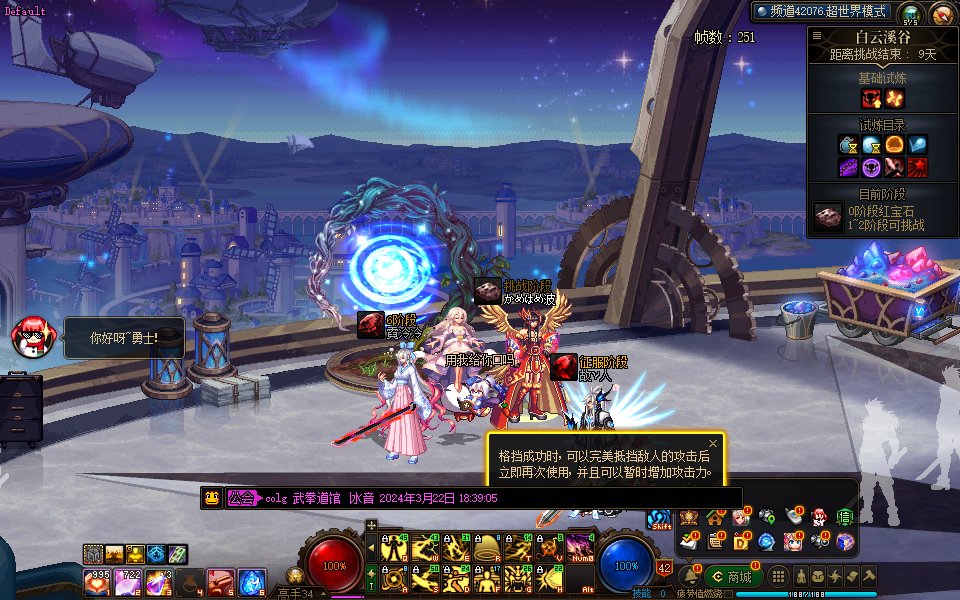960x600 pixels.
Task: Activate the red fist item in slot 5
Action: click(x=221, y=581)
